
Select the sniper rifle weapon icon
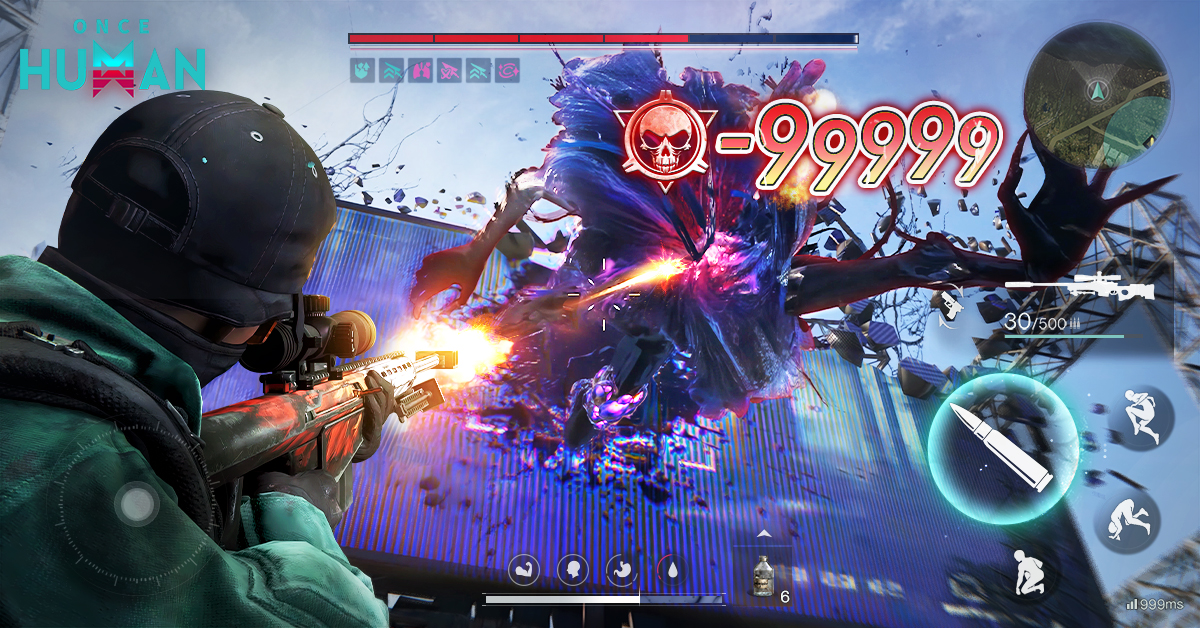point(1078,289)
